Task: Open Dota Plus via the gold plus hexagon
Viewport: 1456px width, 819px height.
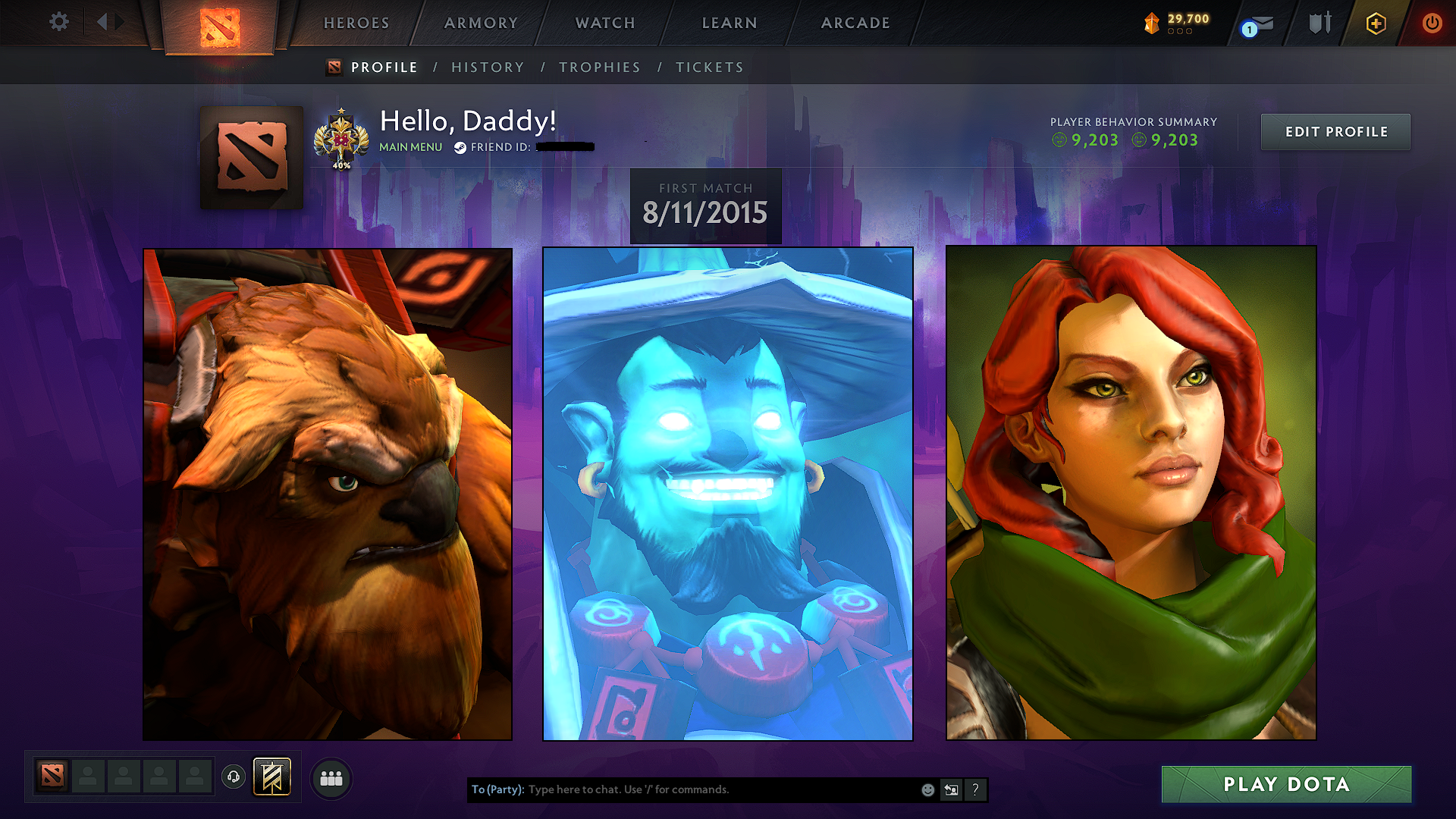Action: (1376, 23)
